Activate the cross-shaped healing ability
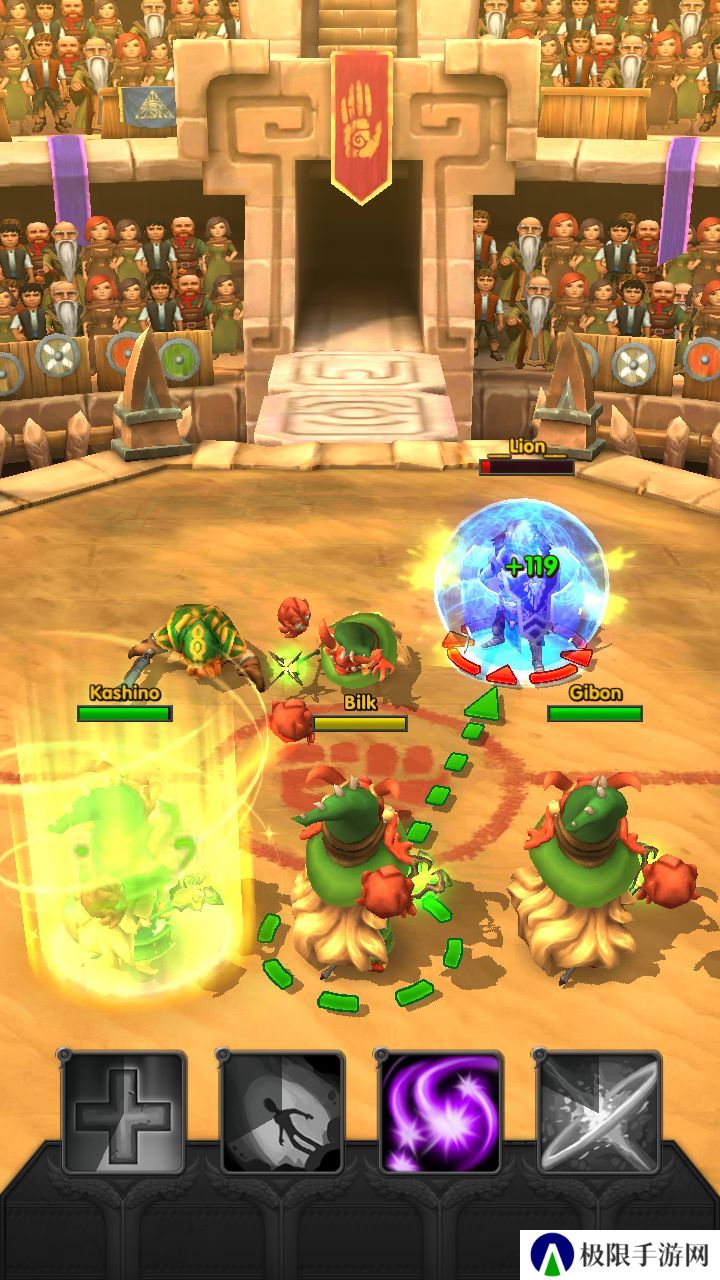The width and height of the screenshot is (720, 1280). point(124,1112)
